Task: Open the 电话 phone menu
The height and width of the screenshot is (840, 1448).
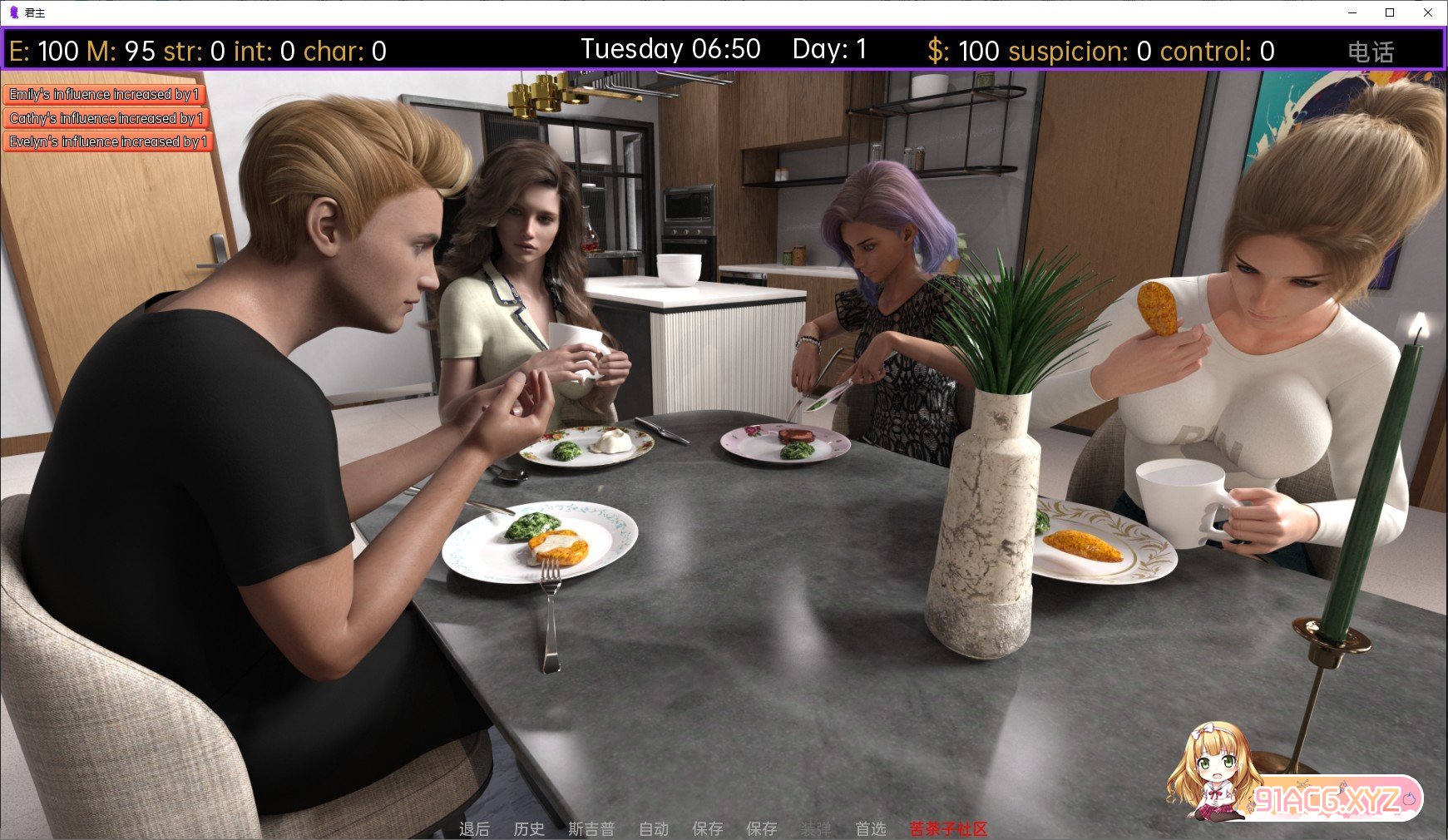Action: [1370, 52]
